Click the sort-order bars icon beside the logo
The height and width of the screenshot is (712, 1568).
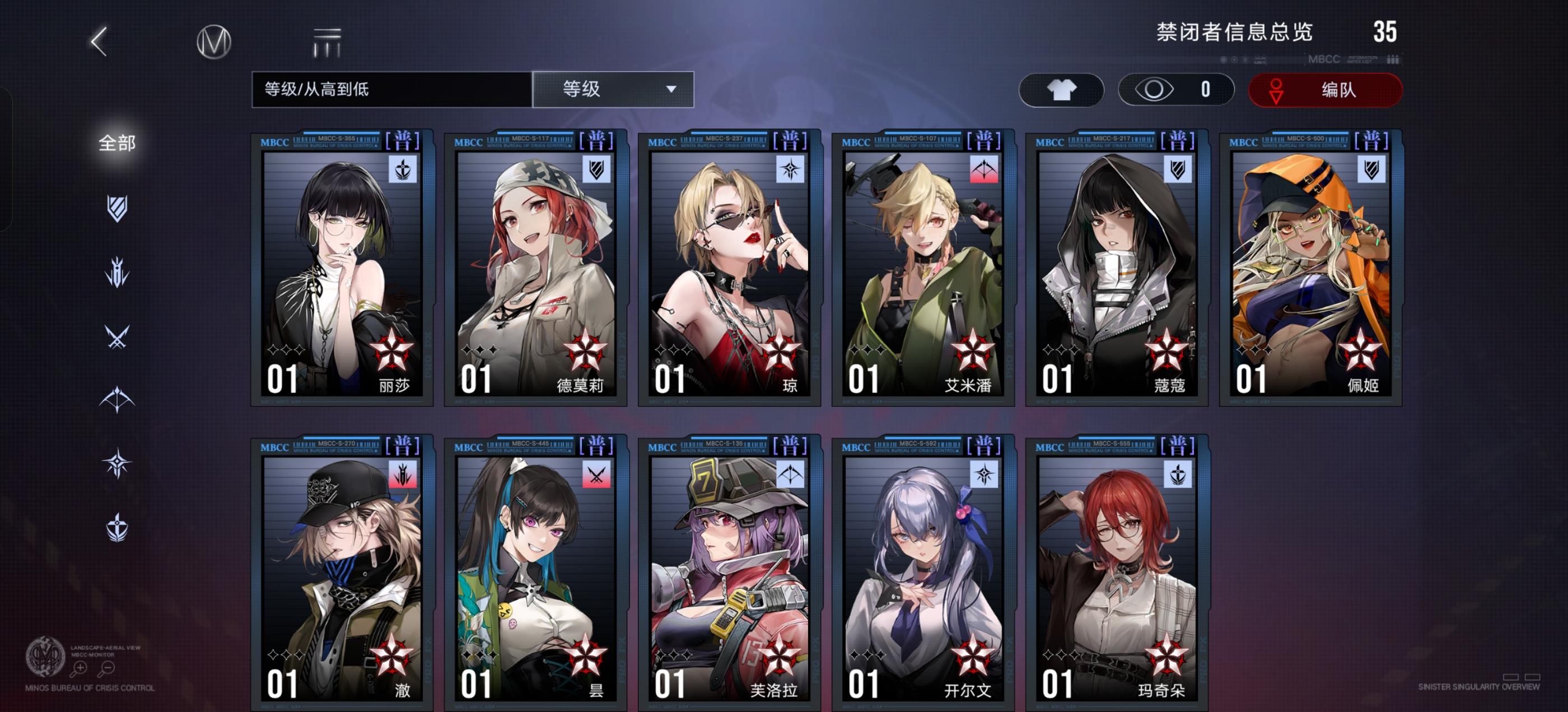[326, 41]
